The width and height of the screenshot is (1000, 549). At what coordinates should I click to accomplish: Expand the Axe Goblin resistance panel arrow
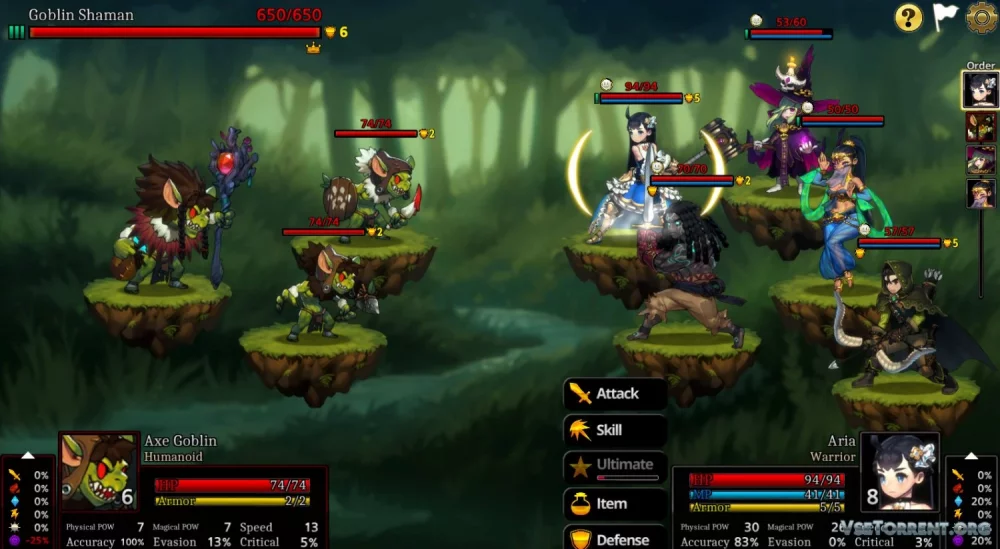[x=28, y=456]
